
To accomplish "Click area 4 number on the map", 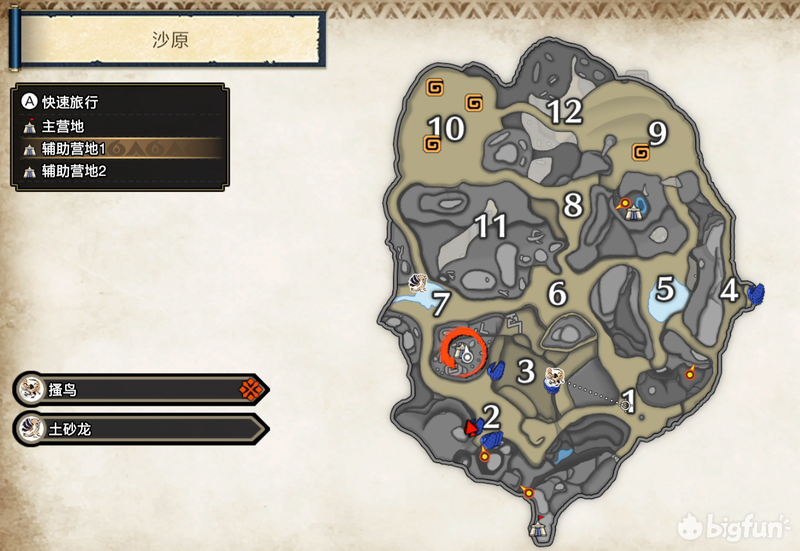I will click(729, 291).
